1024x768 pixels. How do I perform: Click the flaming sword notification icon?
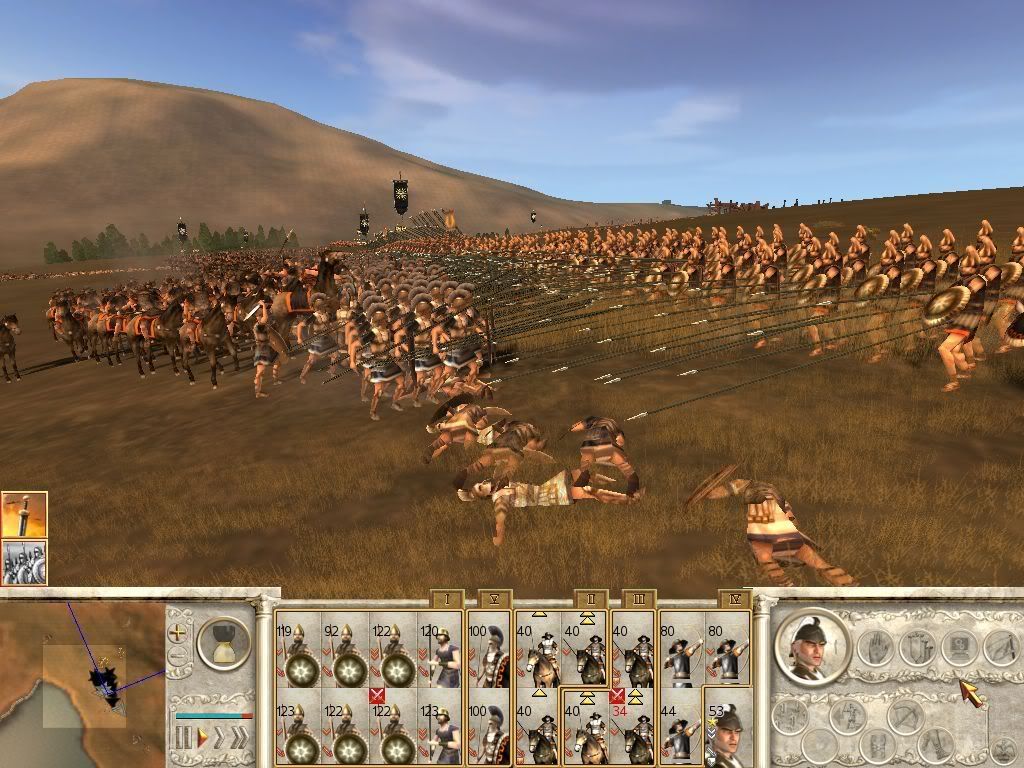pyautogui.click(x=24, y=515)
